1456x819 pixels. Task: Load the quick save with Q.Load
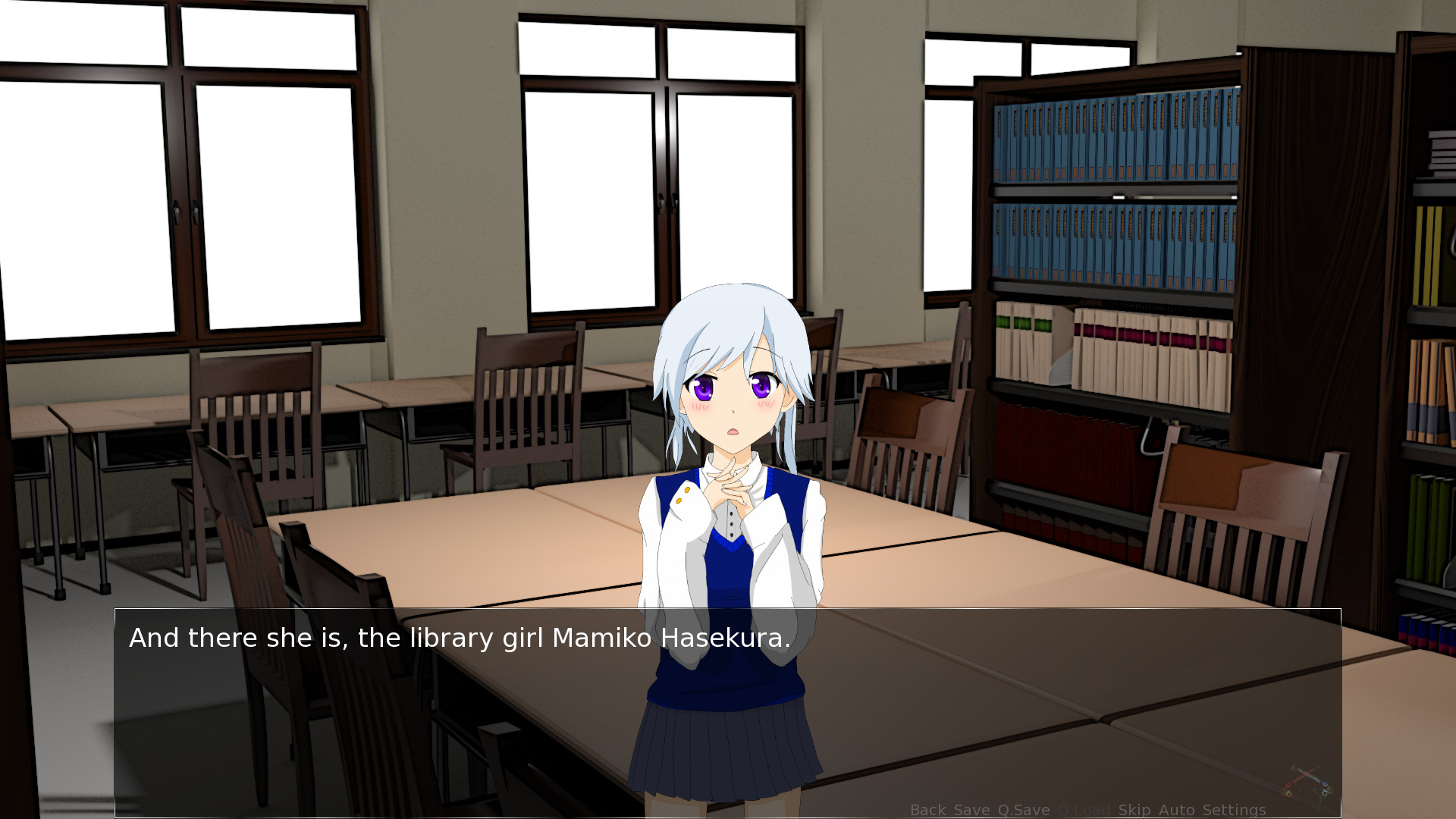click(1085, 810)
